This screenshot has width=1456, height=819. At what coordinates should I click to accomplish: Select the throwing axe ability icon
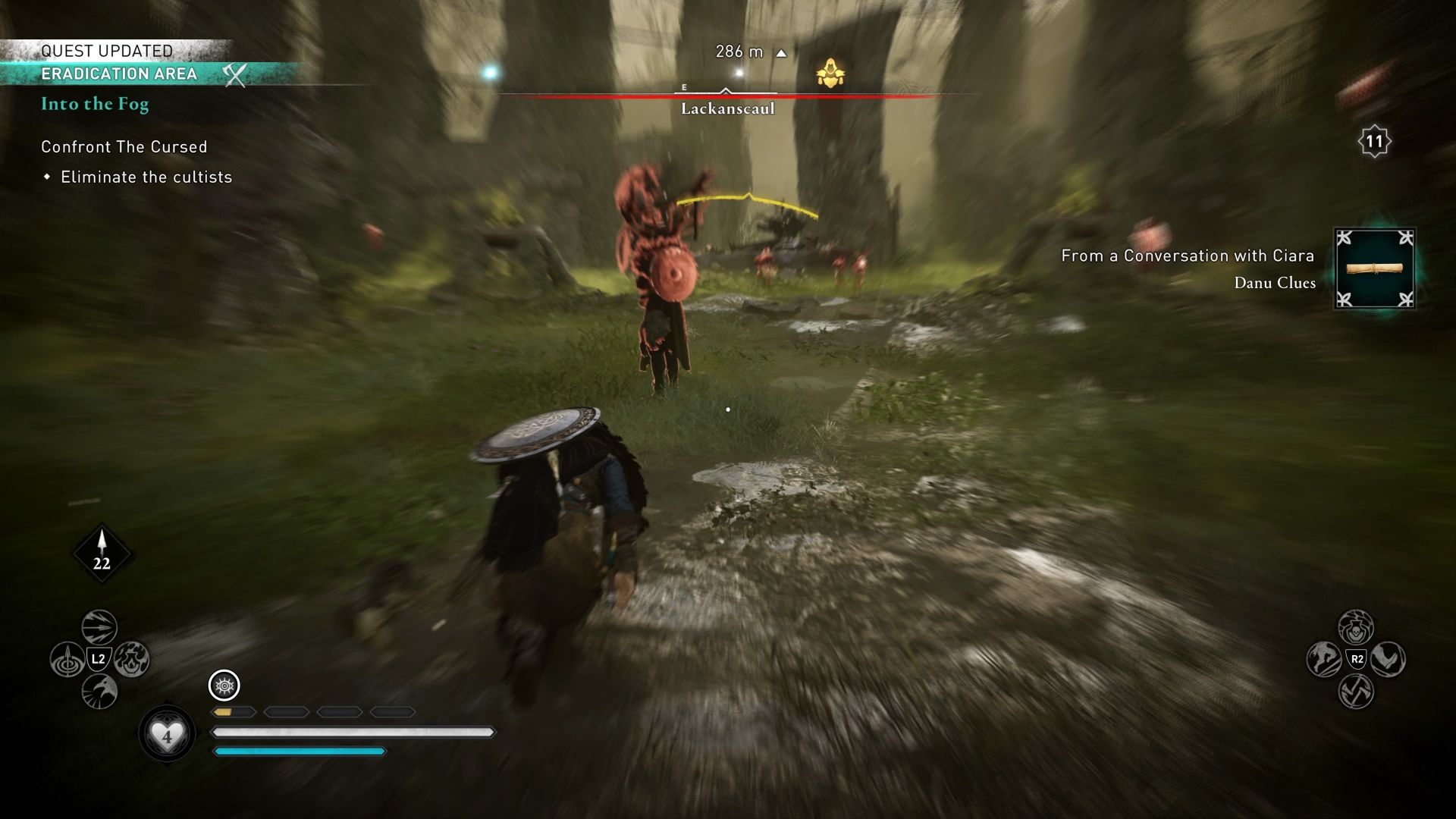[x=1357, y=692]
